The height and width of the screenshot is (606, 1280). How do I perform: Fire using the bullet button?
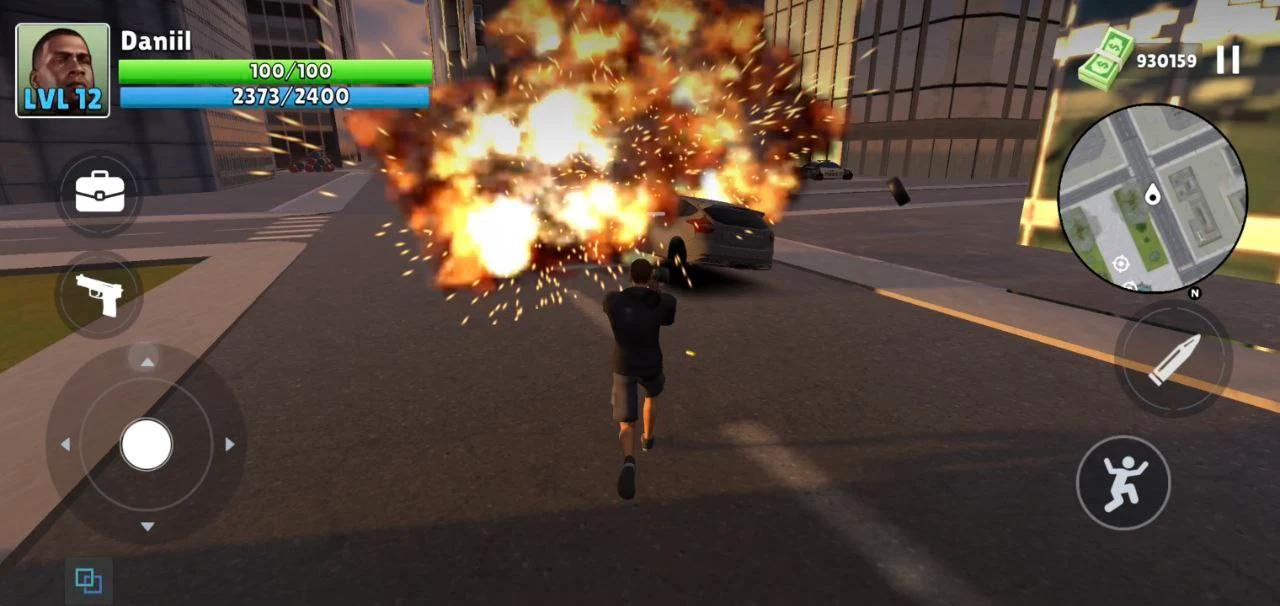[x=1174, y=361]
